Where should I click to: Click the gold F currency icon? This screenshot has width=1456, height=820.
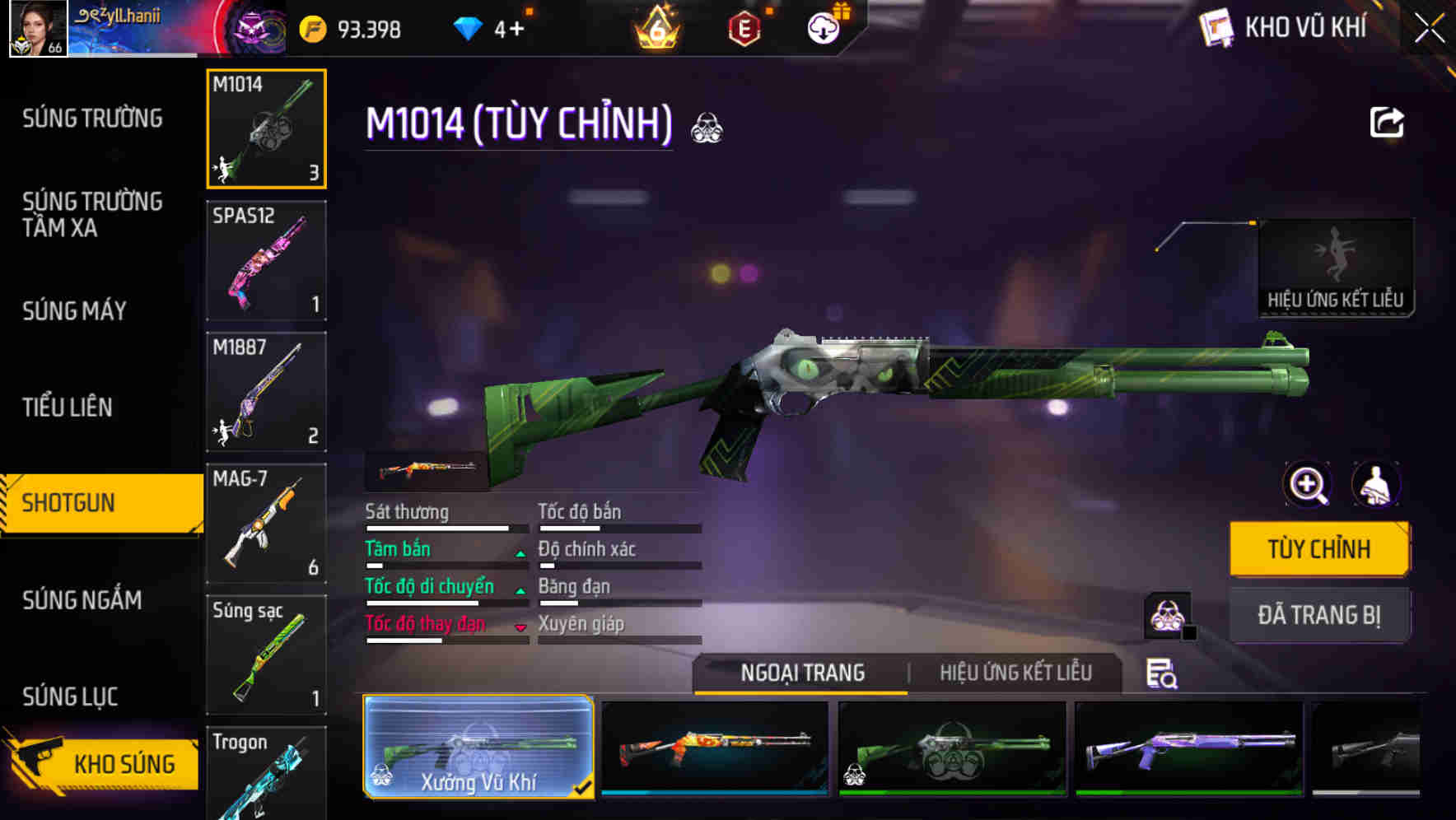(x=311, y=28)
